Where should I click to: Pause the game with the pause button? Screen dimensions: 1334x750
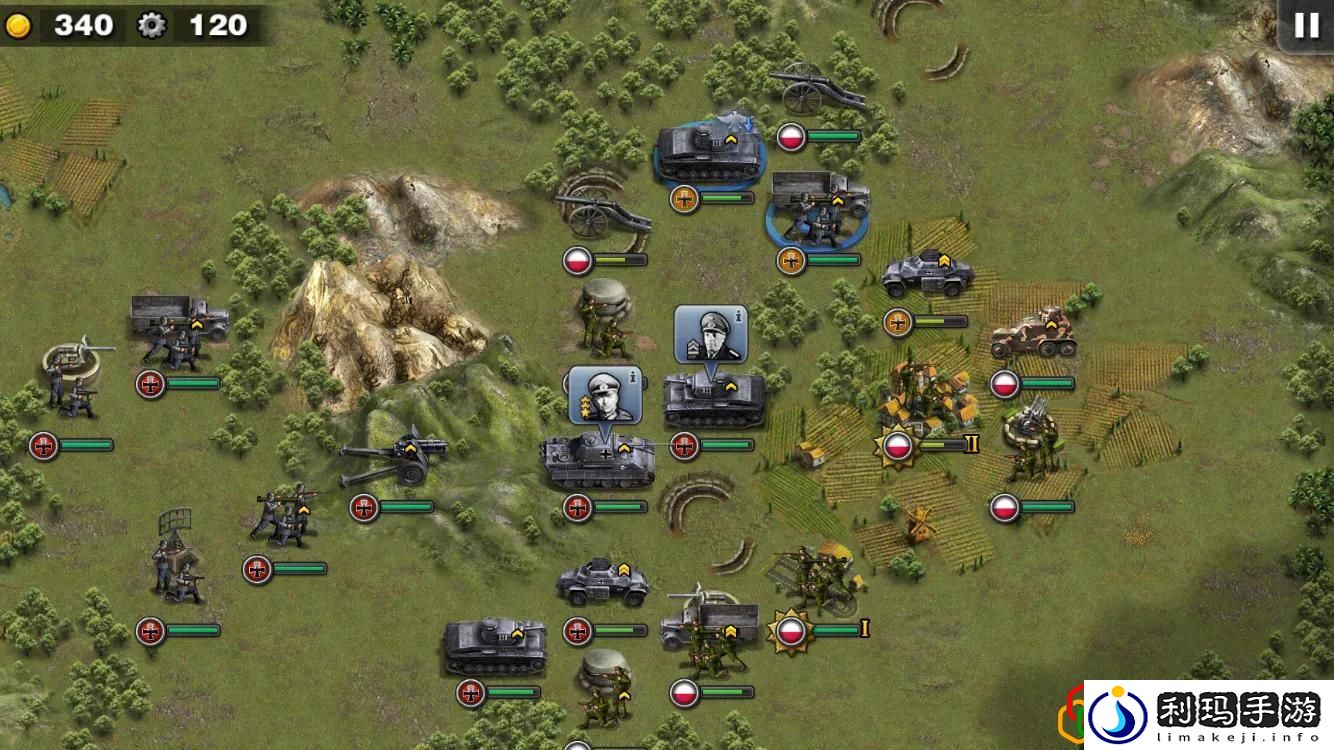1306,25
